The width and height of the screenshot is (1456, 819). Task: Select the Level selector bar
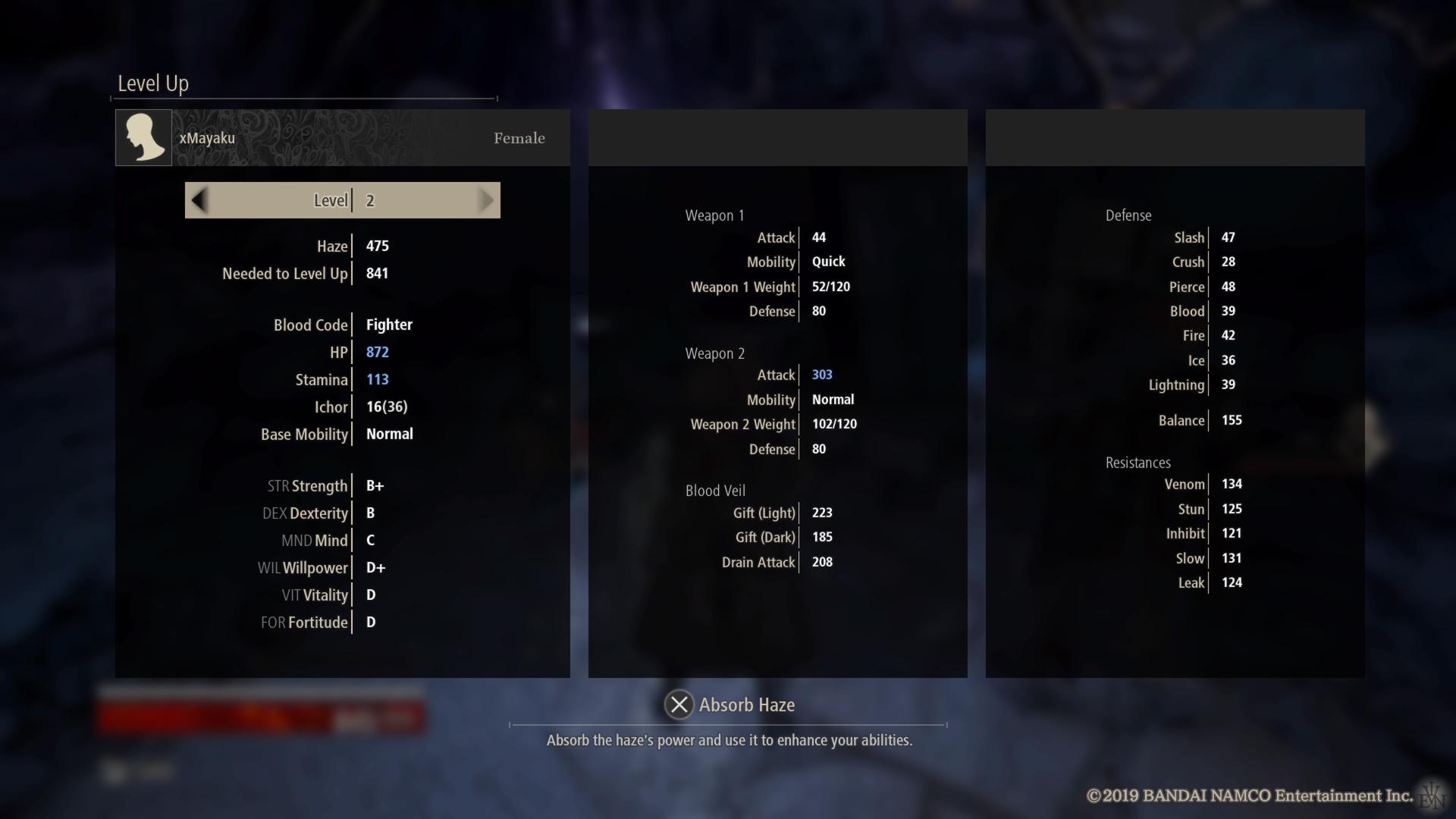click(x=342, y=200)
